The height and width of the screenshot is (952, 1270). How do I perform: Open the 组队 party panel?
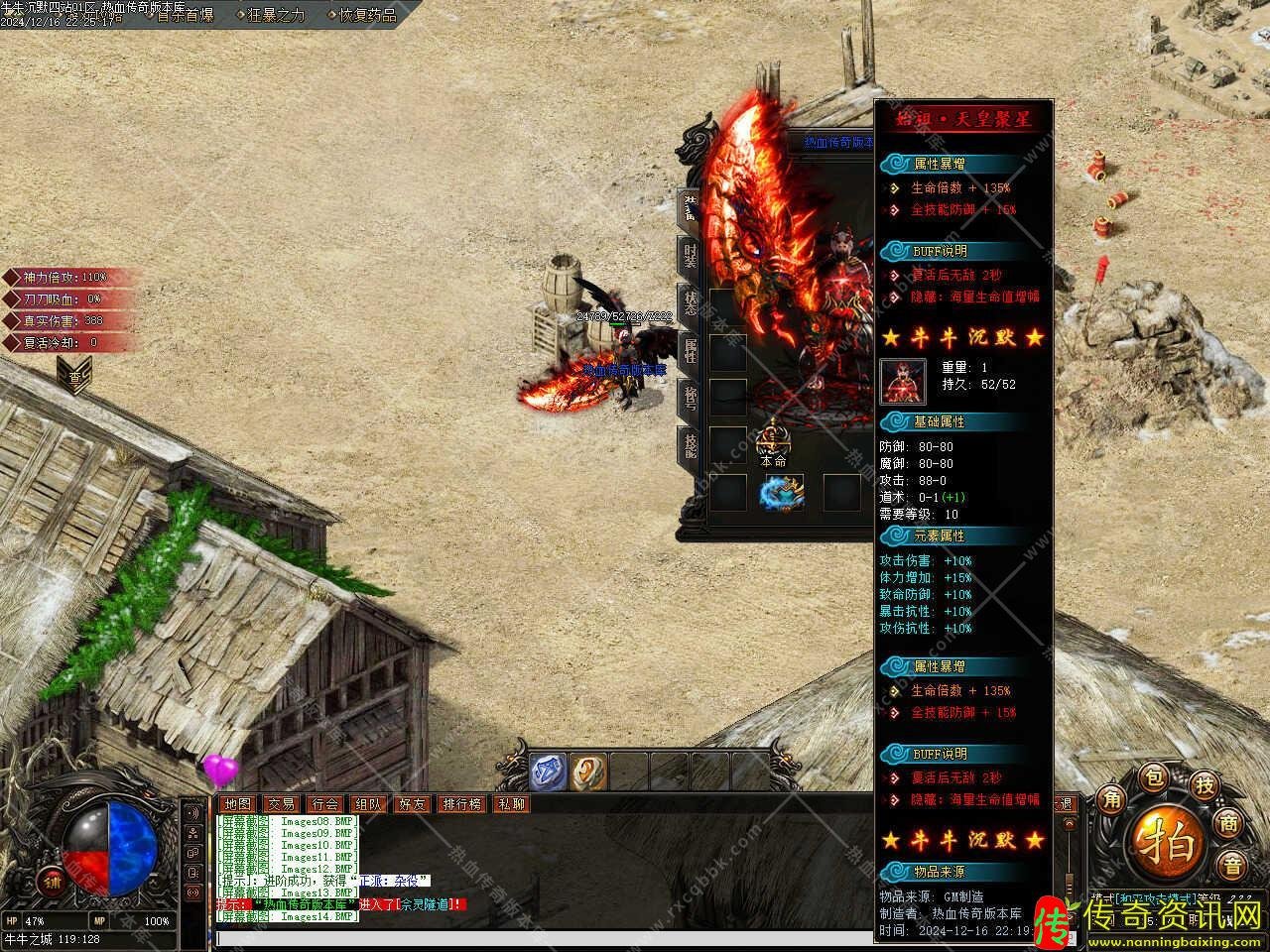coord(368,804)
